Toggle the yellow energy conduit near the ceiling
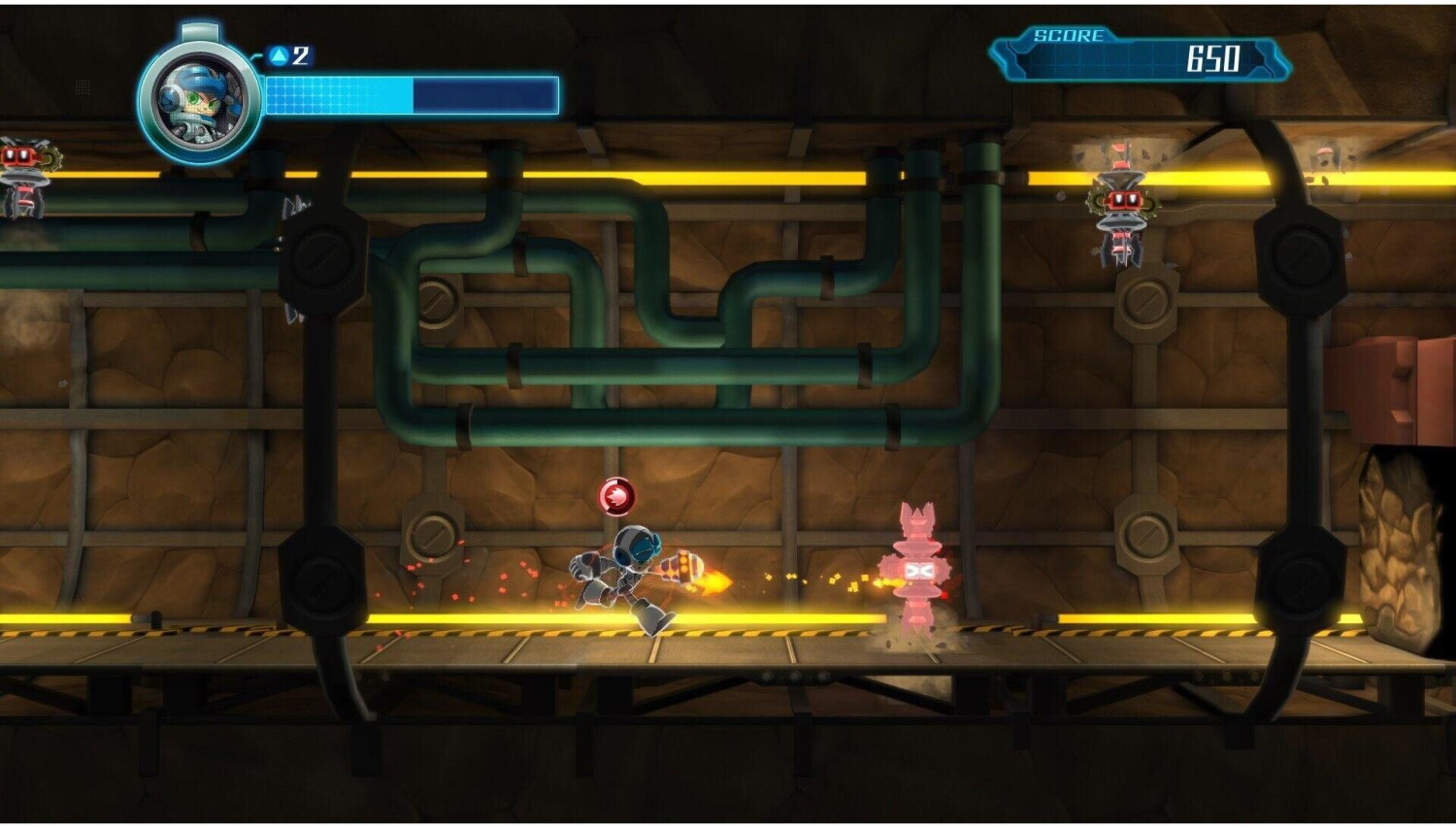 (x=777, y=177)
